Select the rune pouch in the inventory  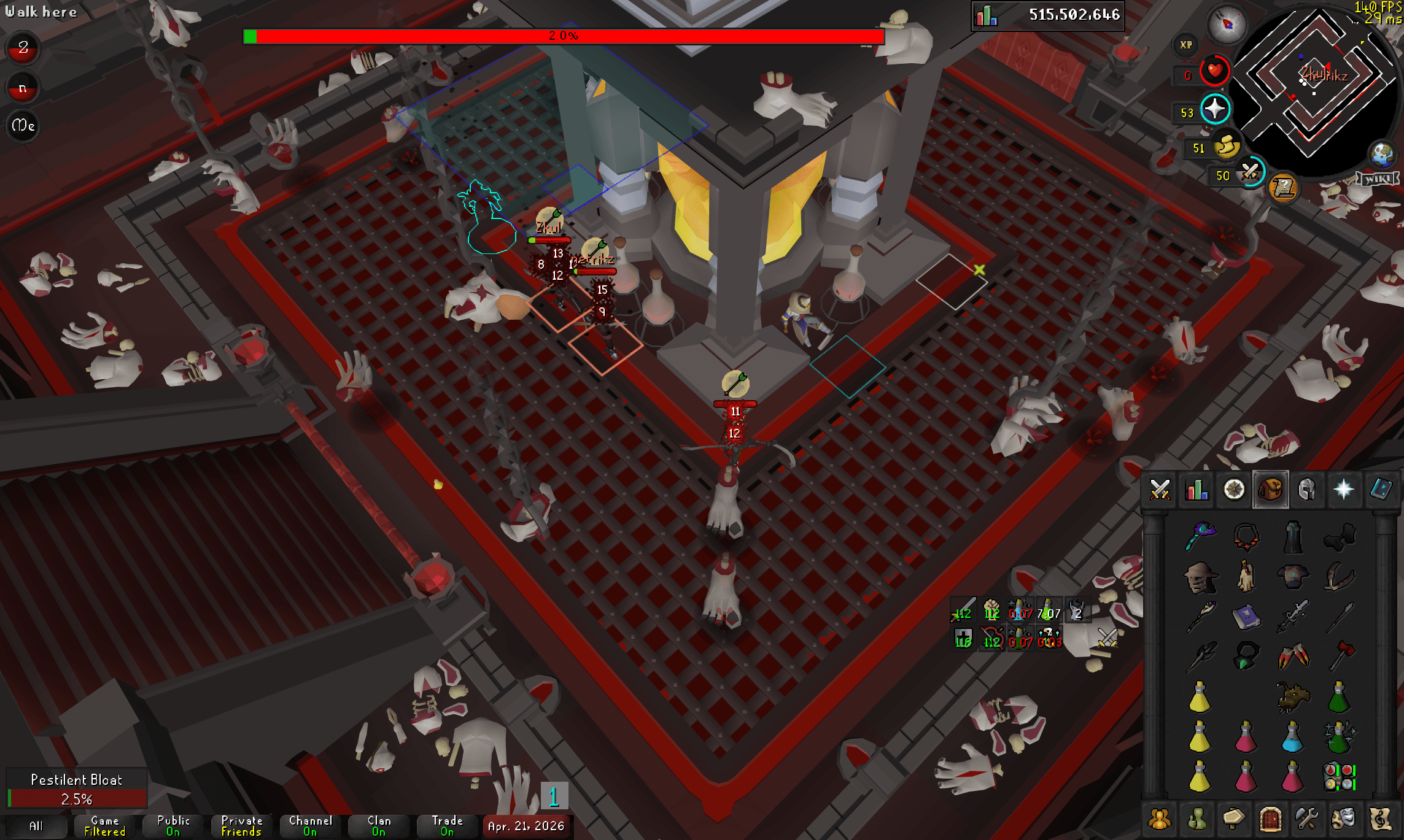click(x=1339, y=776)
